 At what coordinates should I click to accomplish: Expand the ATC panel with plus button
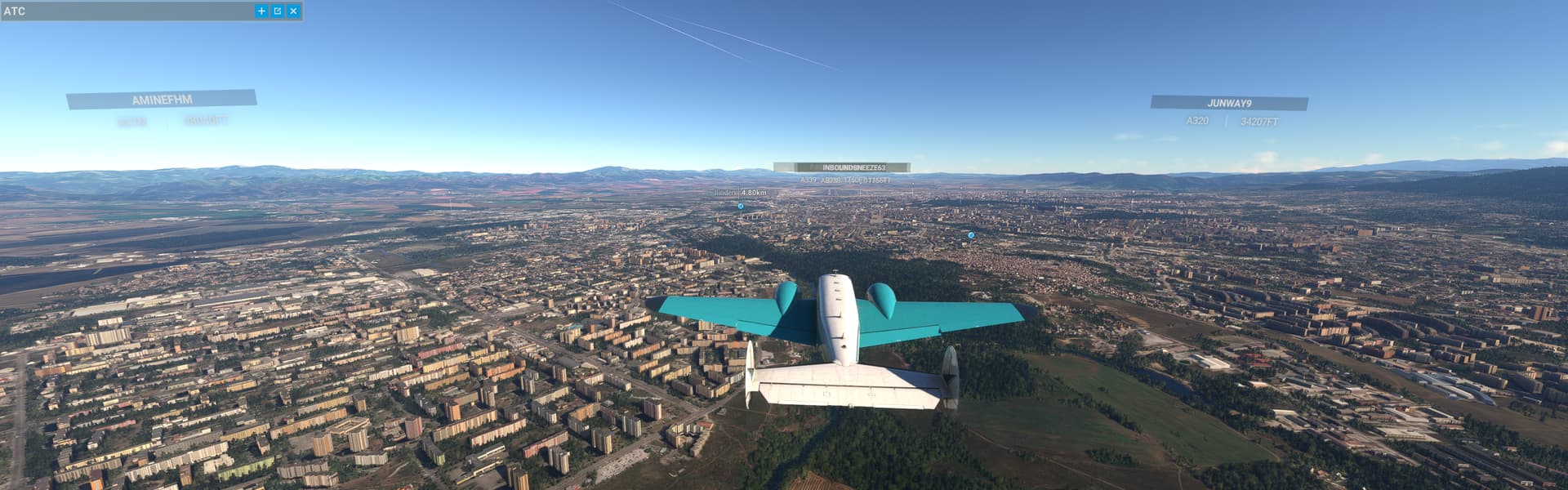tap(261, 11)
